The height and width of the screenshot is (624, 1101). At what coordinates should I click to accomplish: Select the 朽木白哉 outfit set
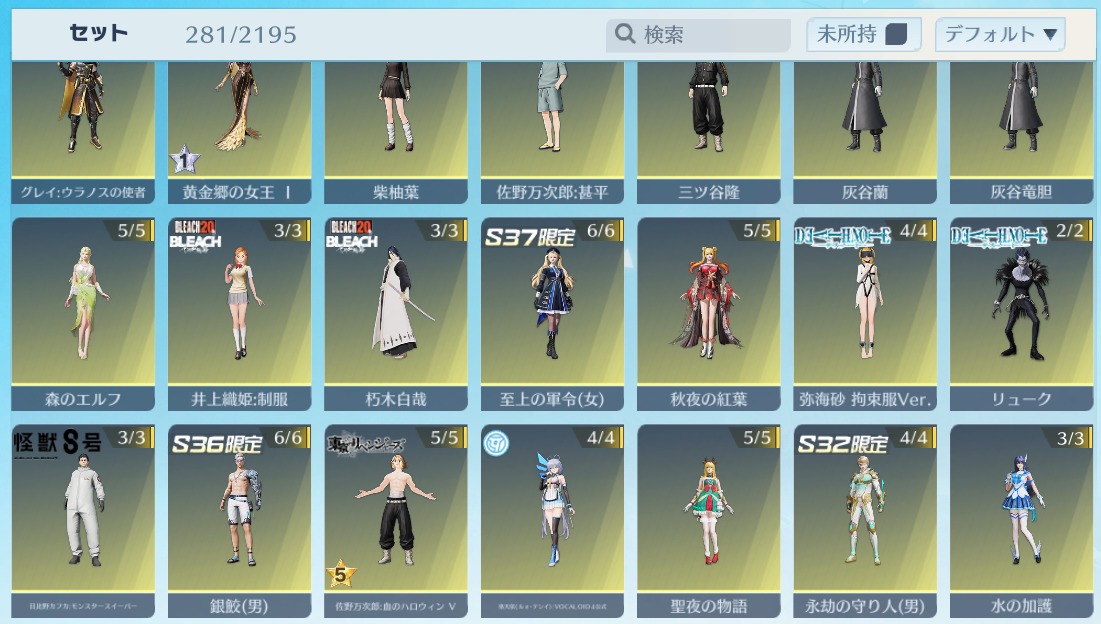pyautogui.click(x=396, y=311)
